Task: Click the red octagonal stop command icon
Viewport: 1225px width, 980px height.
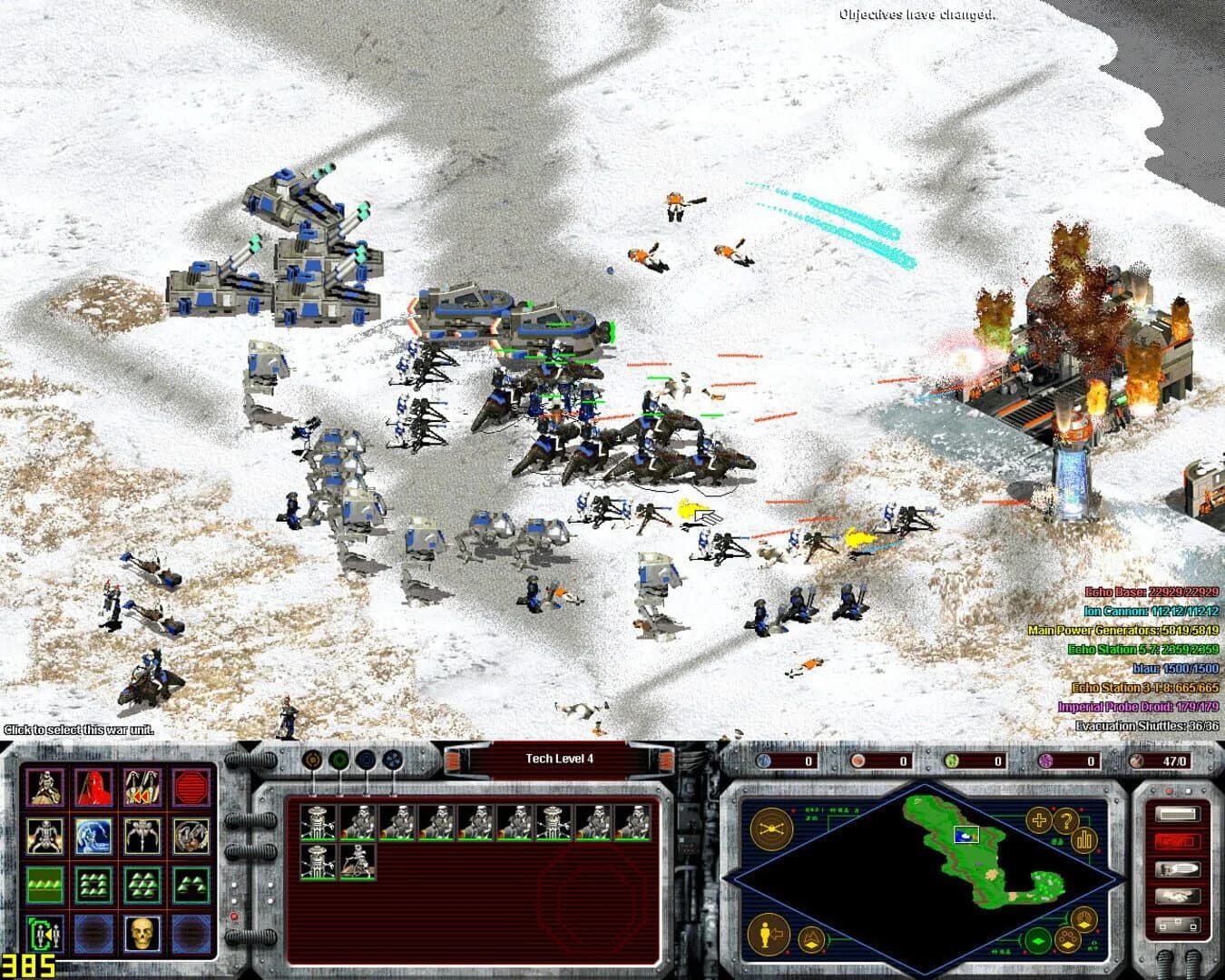Action: 191,788
